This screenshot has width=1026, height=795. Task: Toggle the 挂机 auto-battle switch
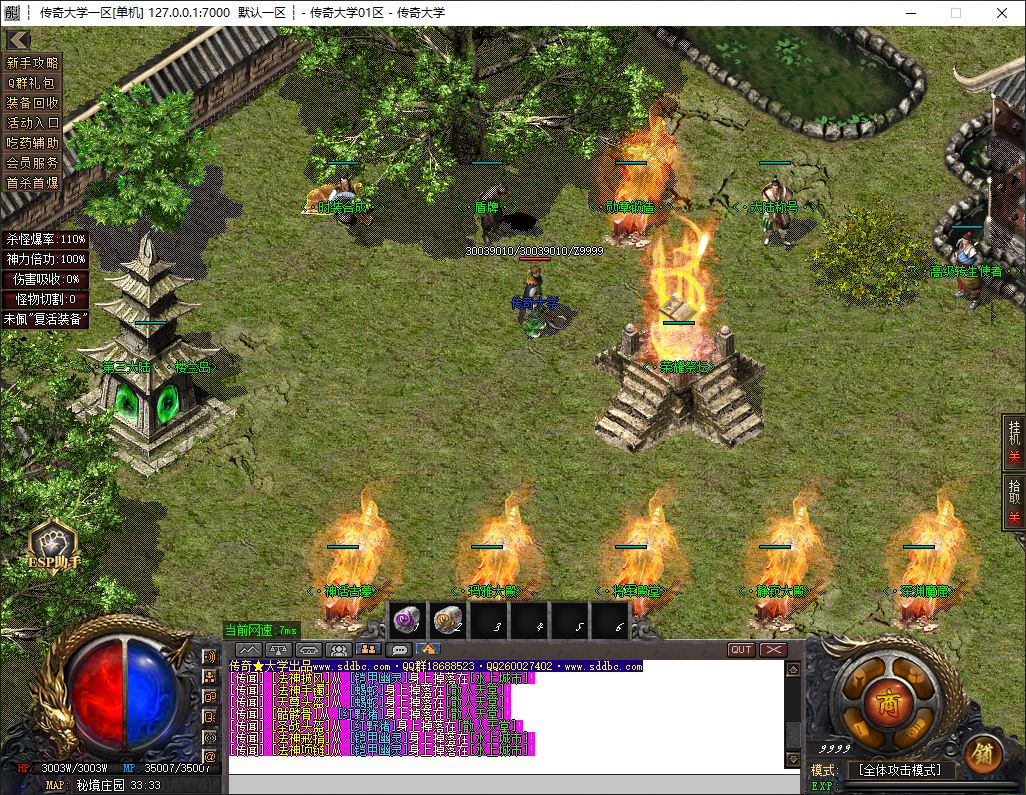1013,445
